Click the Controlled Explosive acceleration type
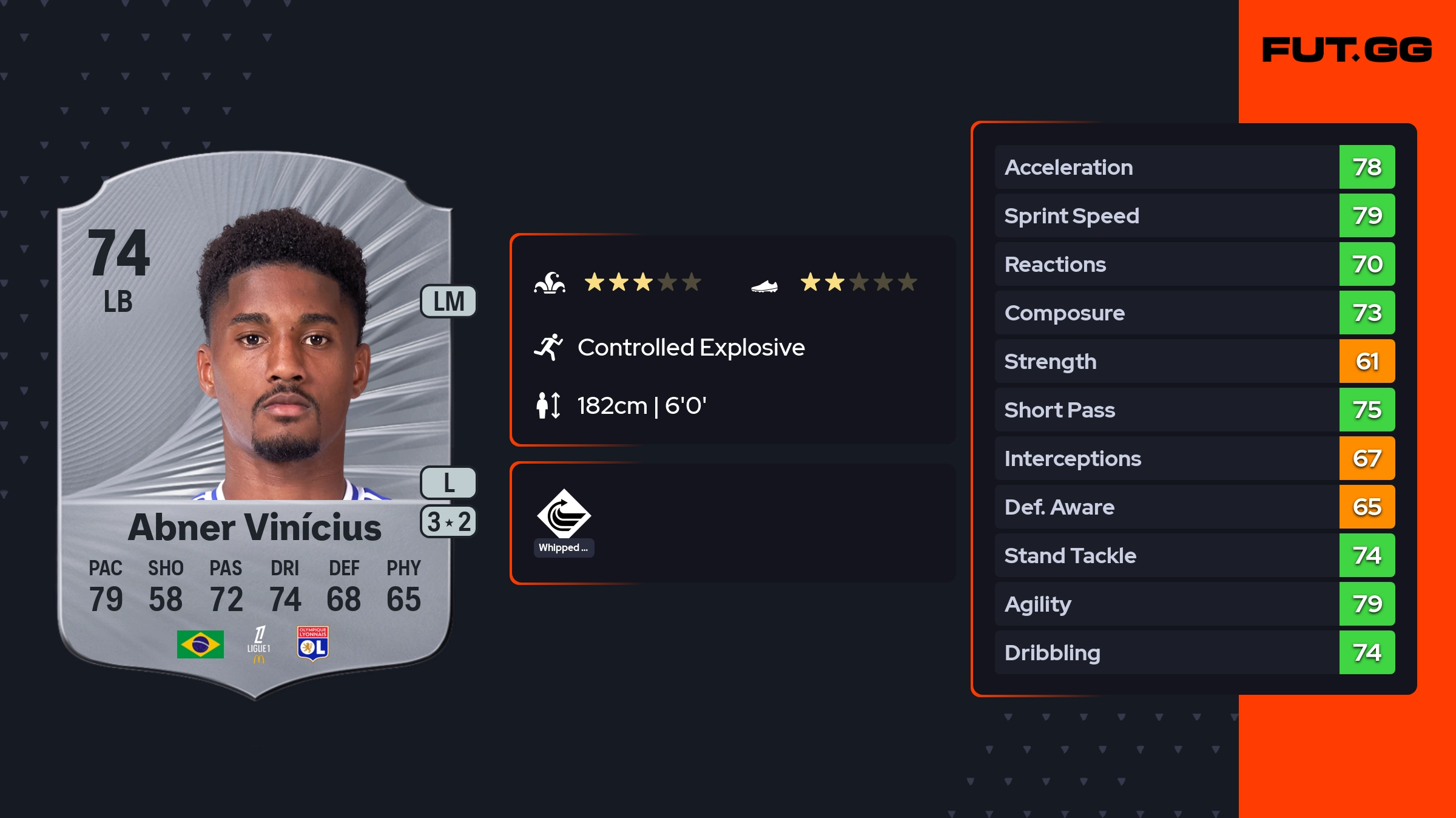The image size is (1456, 818). (x=690, y=348)
